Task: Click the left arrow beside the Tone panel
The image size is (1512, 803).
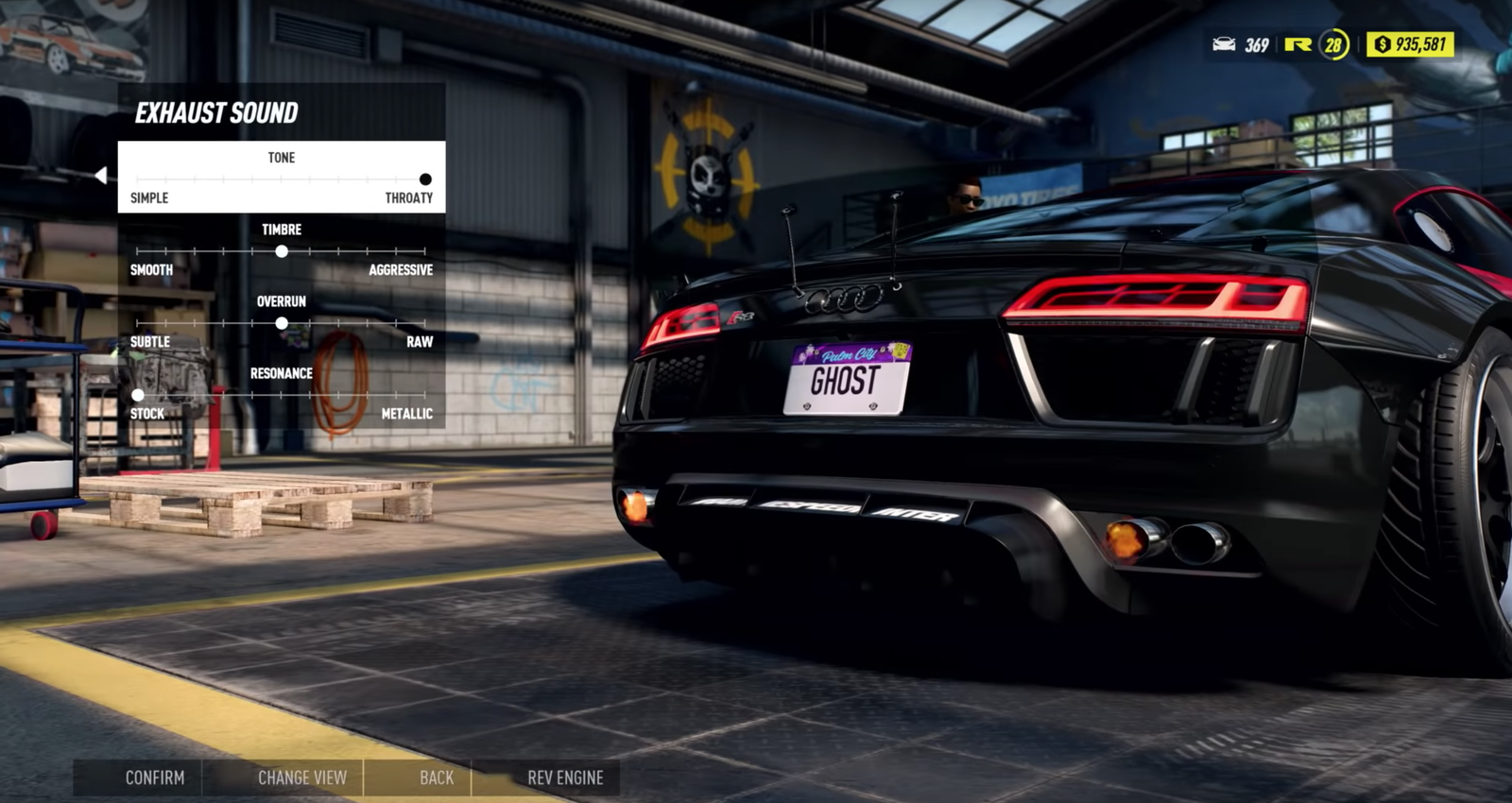Action: click(101, 175)
